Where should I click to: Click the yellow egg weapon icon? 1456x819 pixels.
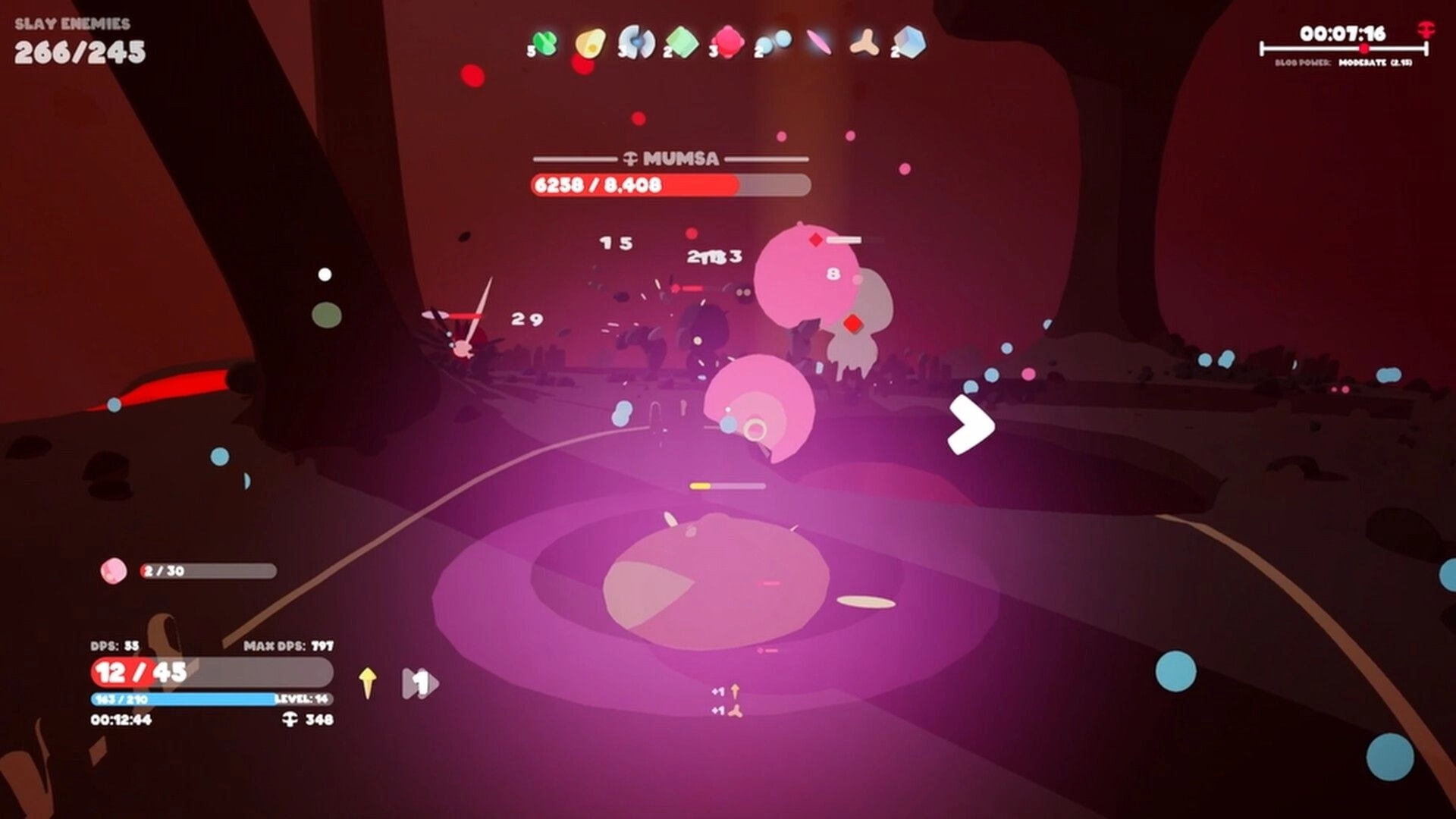pyautogui.click(x=591, y=42)
